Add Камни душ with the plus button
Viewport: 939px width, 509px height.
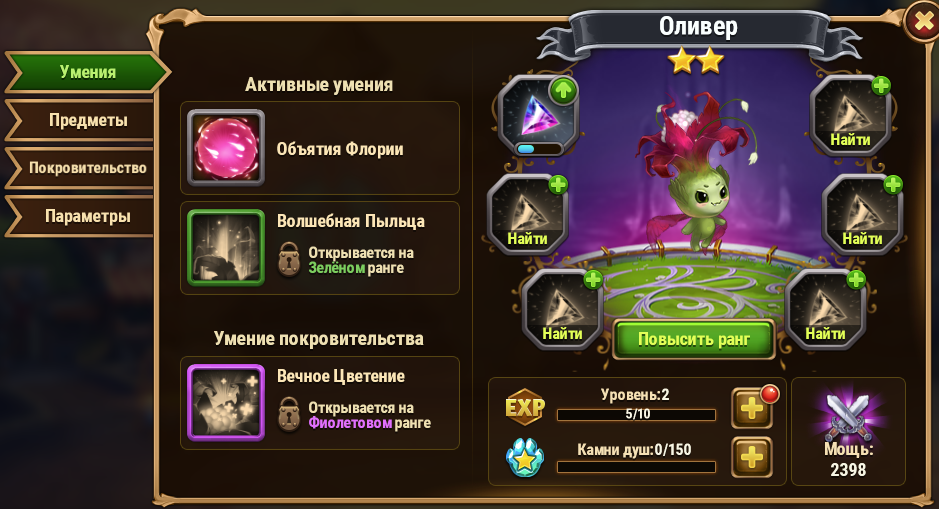752,458
